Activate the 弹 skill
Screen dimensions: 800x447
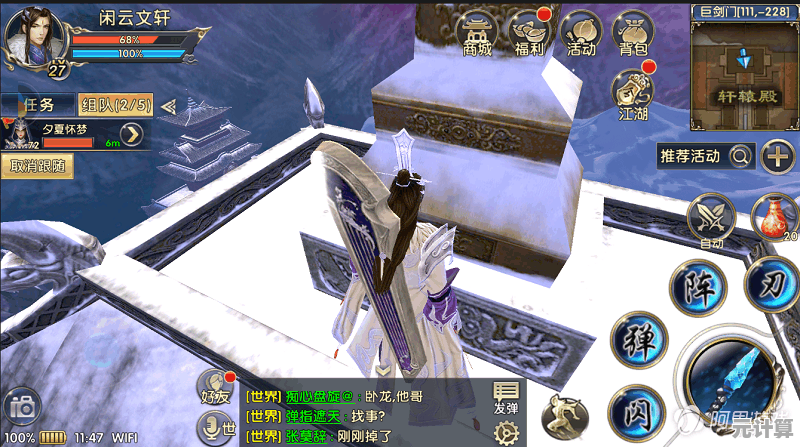point(638,338)
